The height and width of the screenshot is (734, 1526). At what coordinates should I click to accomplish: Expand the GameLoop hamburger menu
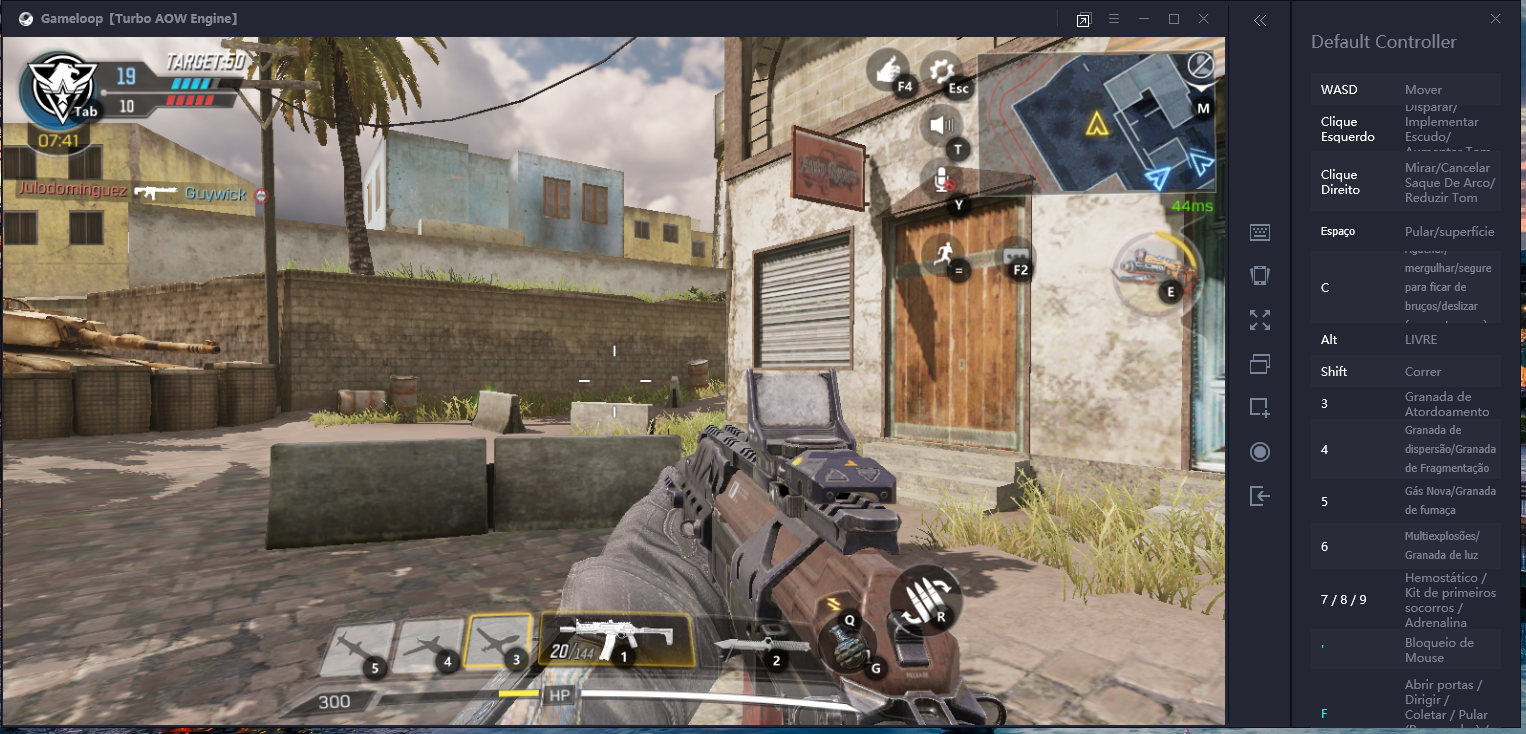[1113, 18]
